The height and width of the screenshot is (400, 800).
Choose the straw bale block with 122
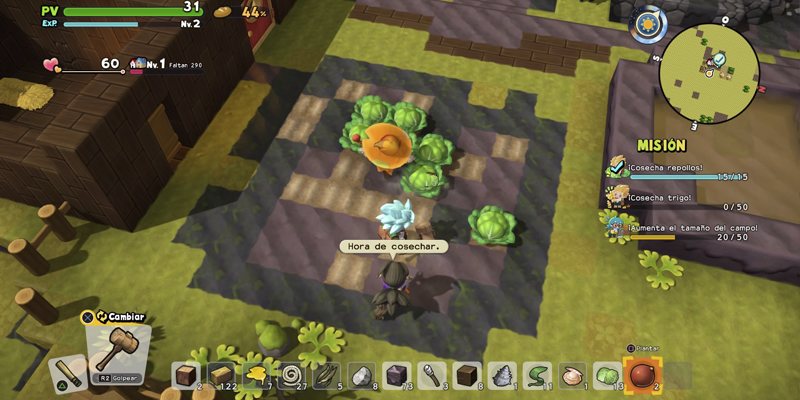pos(221,375)
